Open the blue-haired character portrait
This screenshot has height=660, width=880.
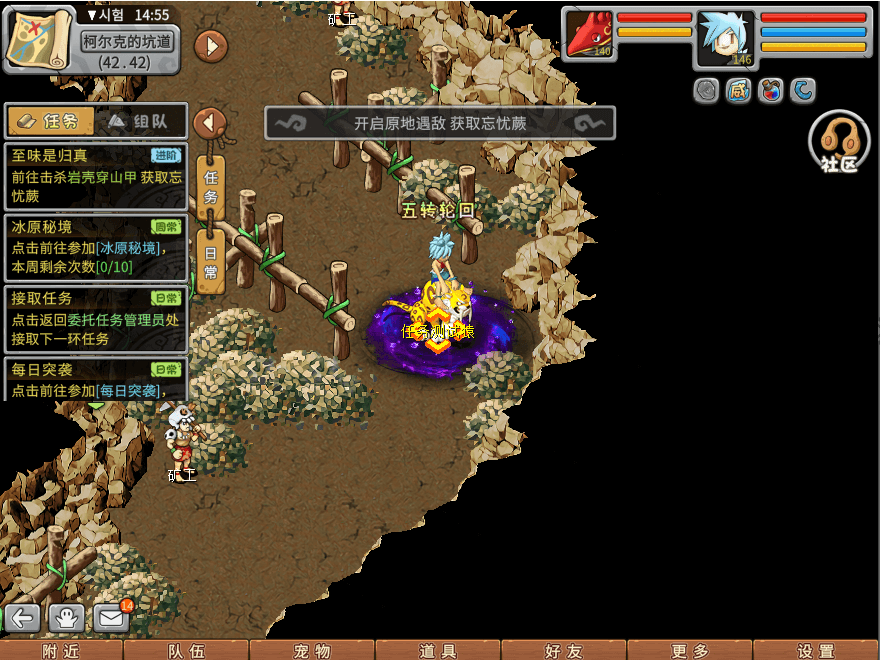point(725,38)
